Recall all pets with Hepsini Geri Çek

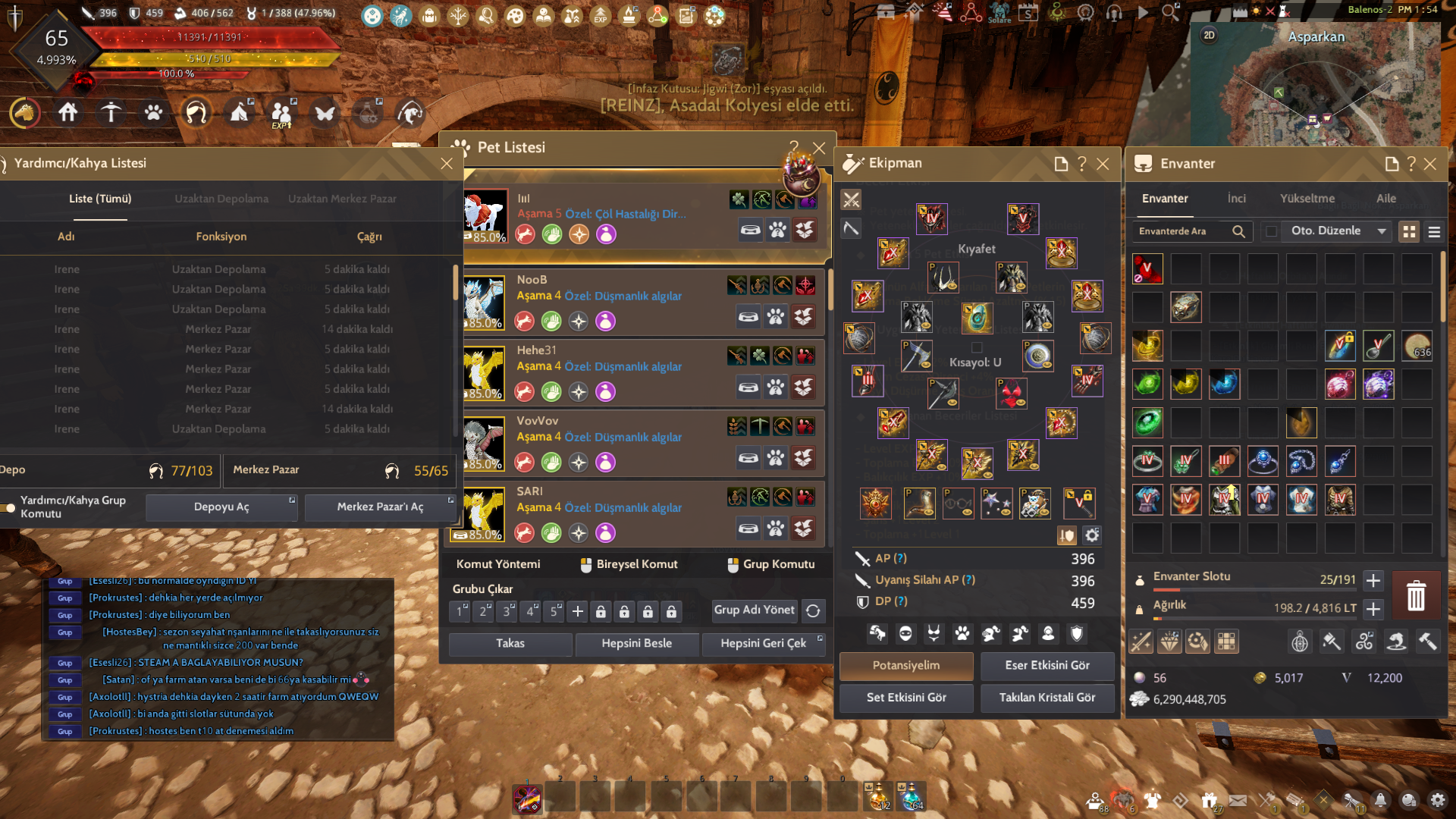[x=763, y=644]
